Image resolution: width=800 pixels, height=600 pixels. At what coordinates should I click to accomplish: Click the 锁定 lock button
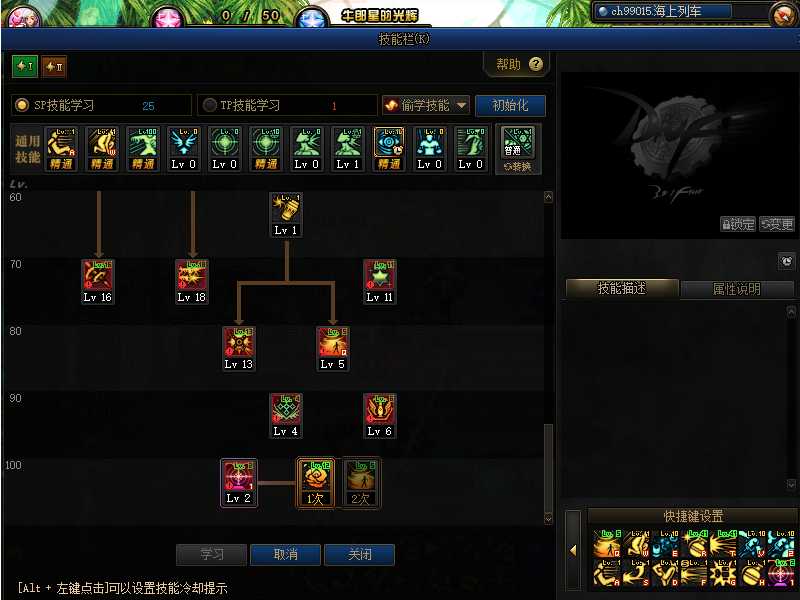pos(738,224)
